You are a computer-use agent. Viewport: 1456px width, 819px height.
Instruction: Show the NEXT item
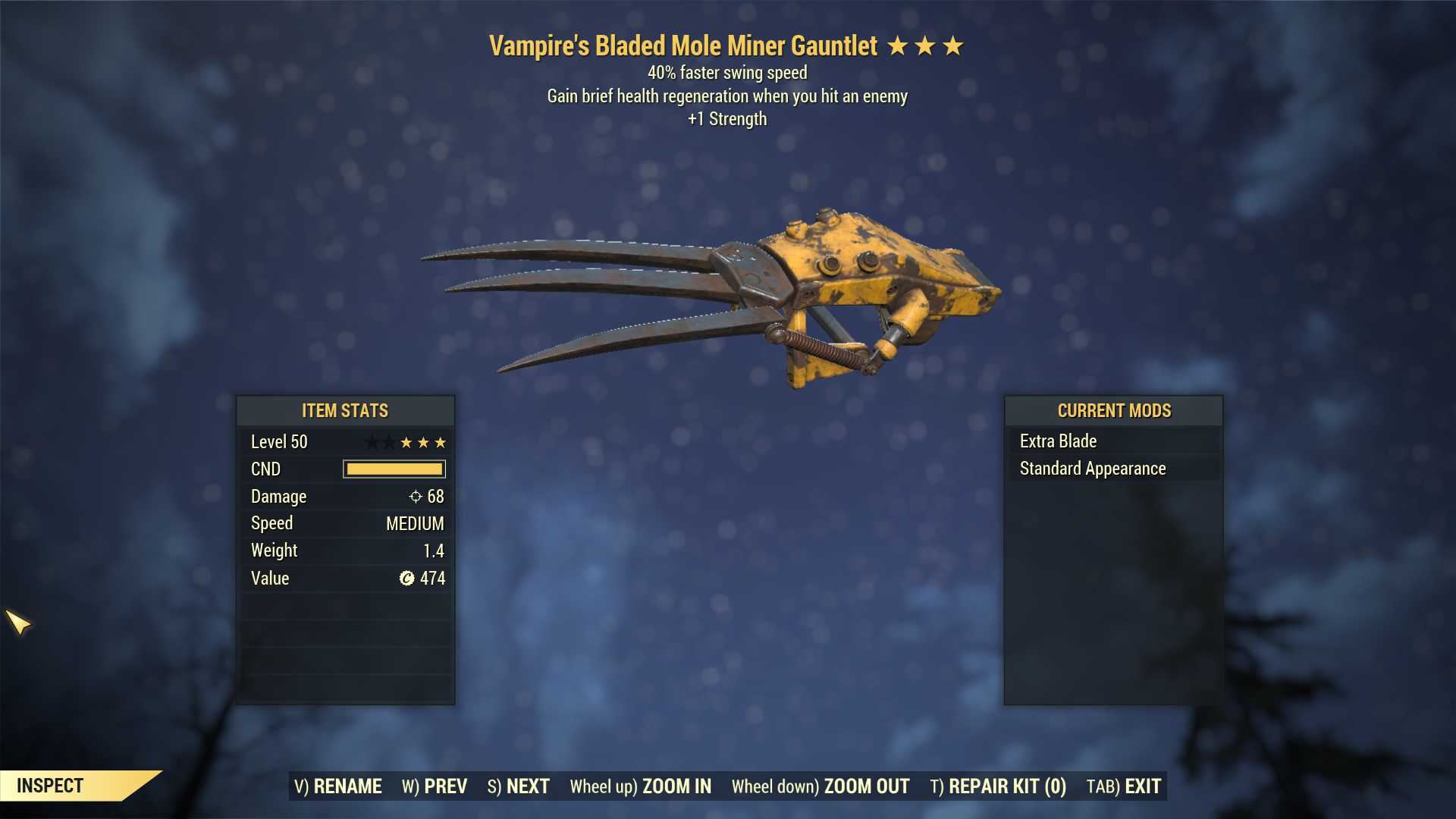(x=518, y=786)
